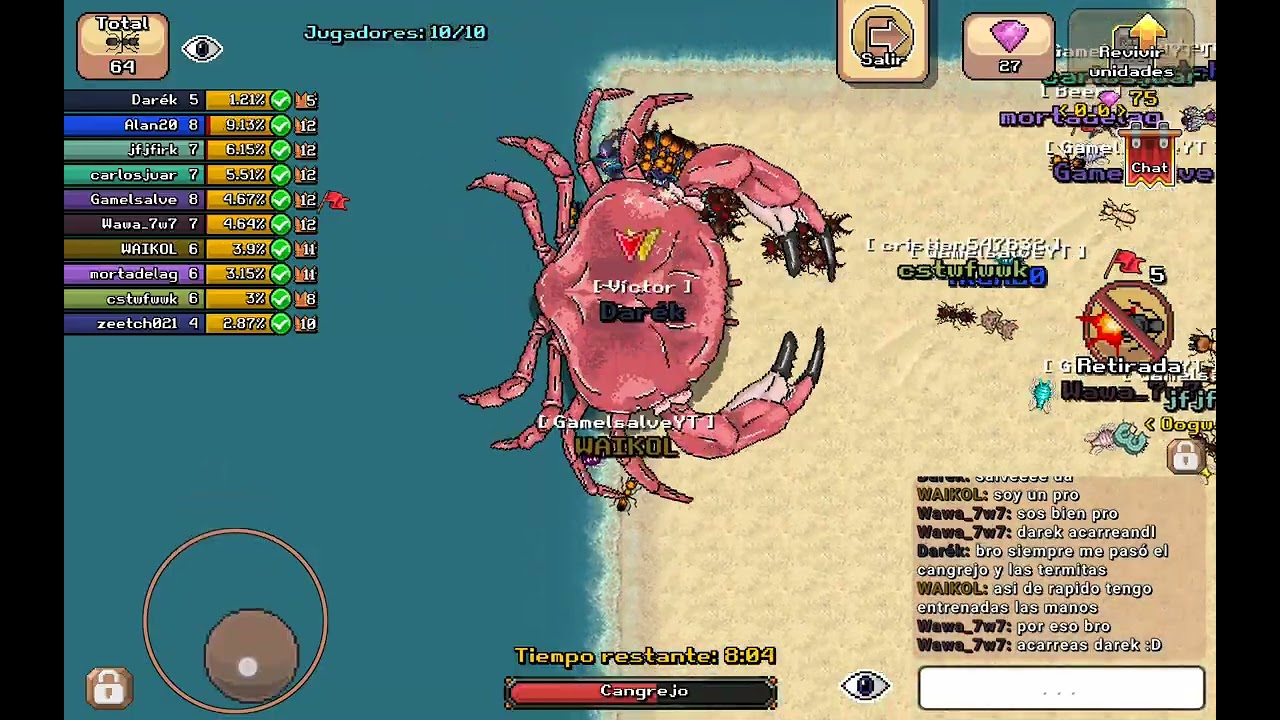Select the zeetch021 ranking row
Screen dimensions: 1280x720
[190, 324]
